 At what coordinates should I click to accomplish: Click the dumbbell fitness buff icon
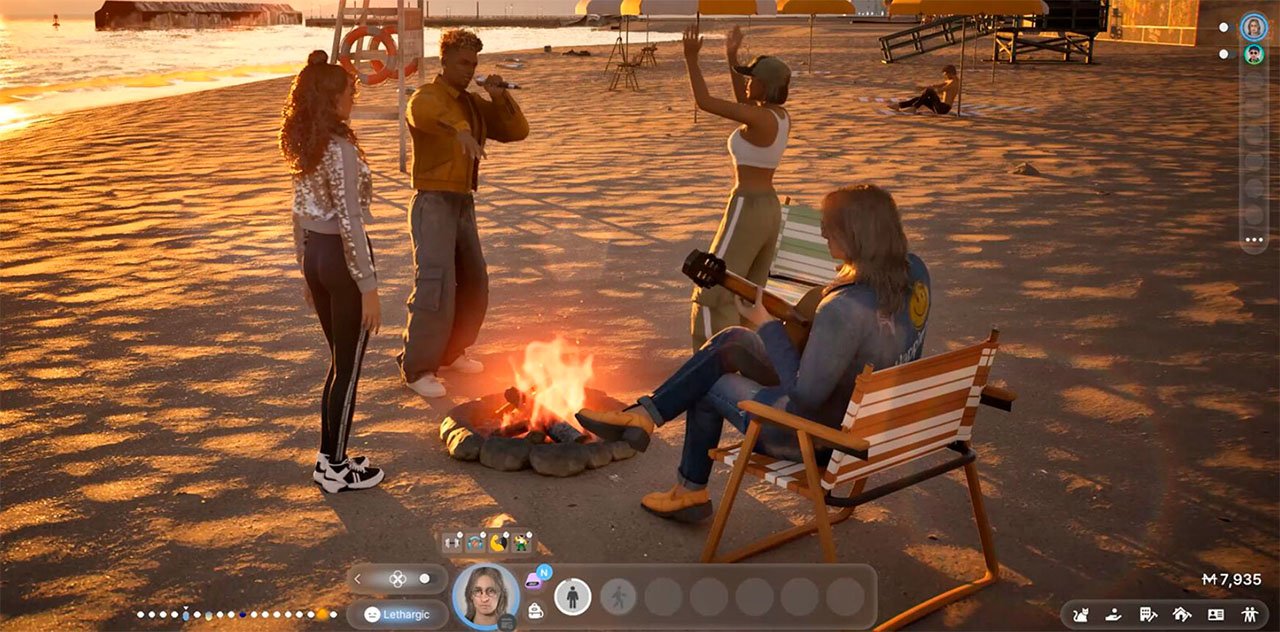coord(453,543)
